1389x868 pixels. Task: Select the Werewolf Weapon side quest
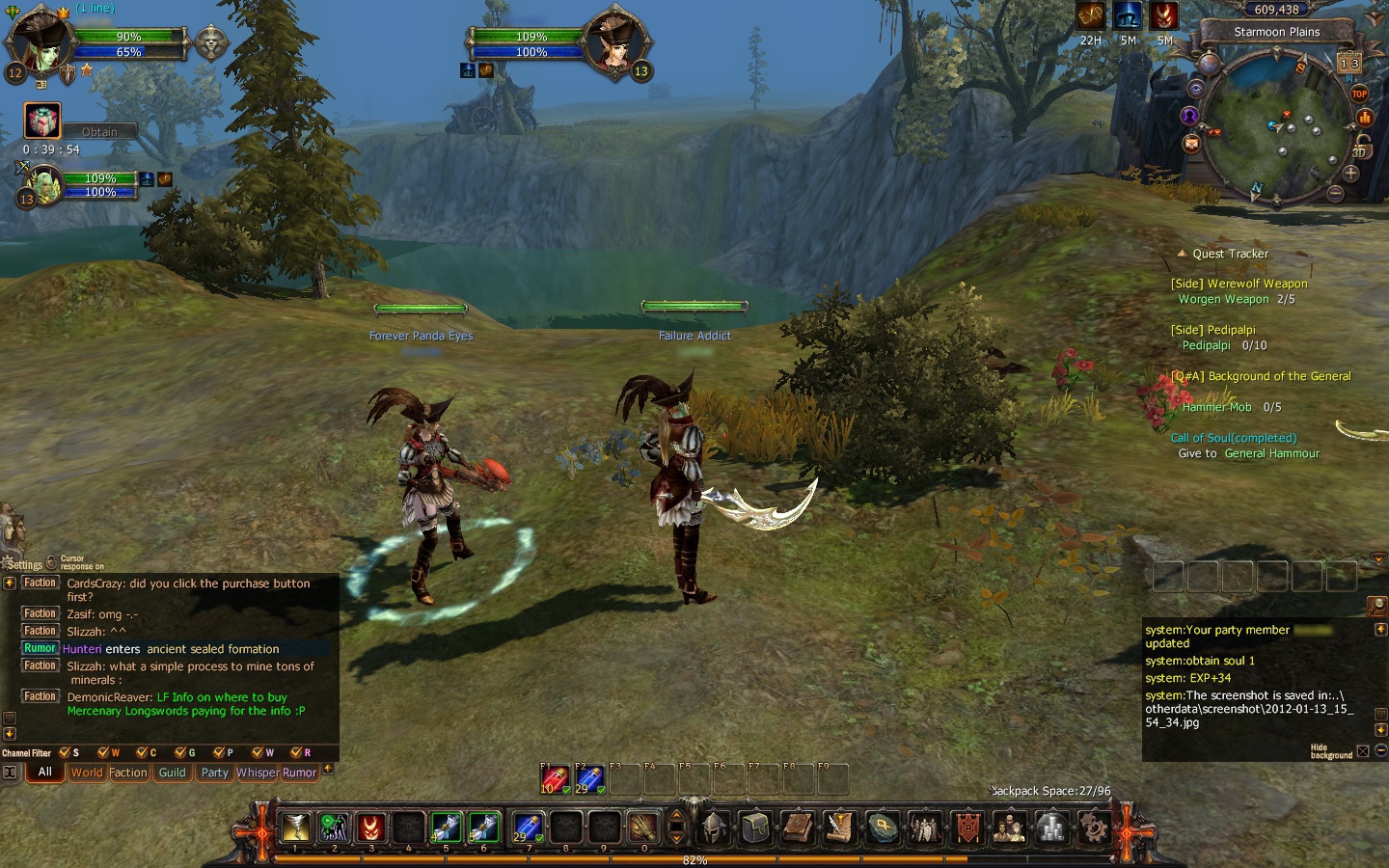pyautogui.click(x=1239, y=284)
